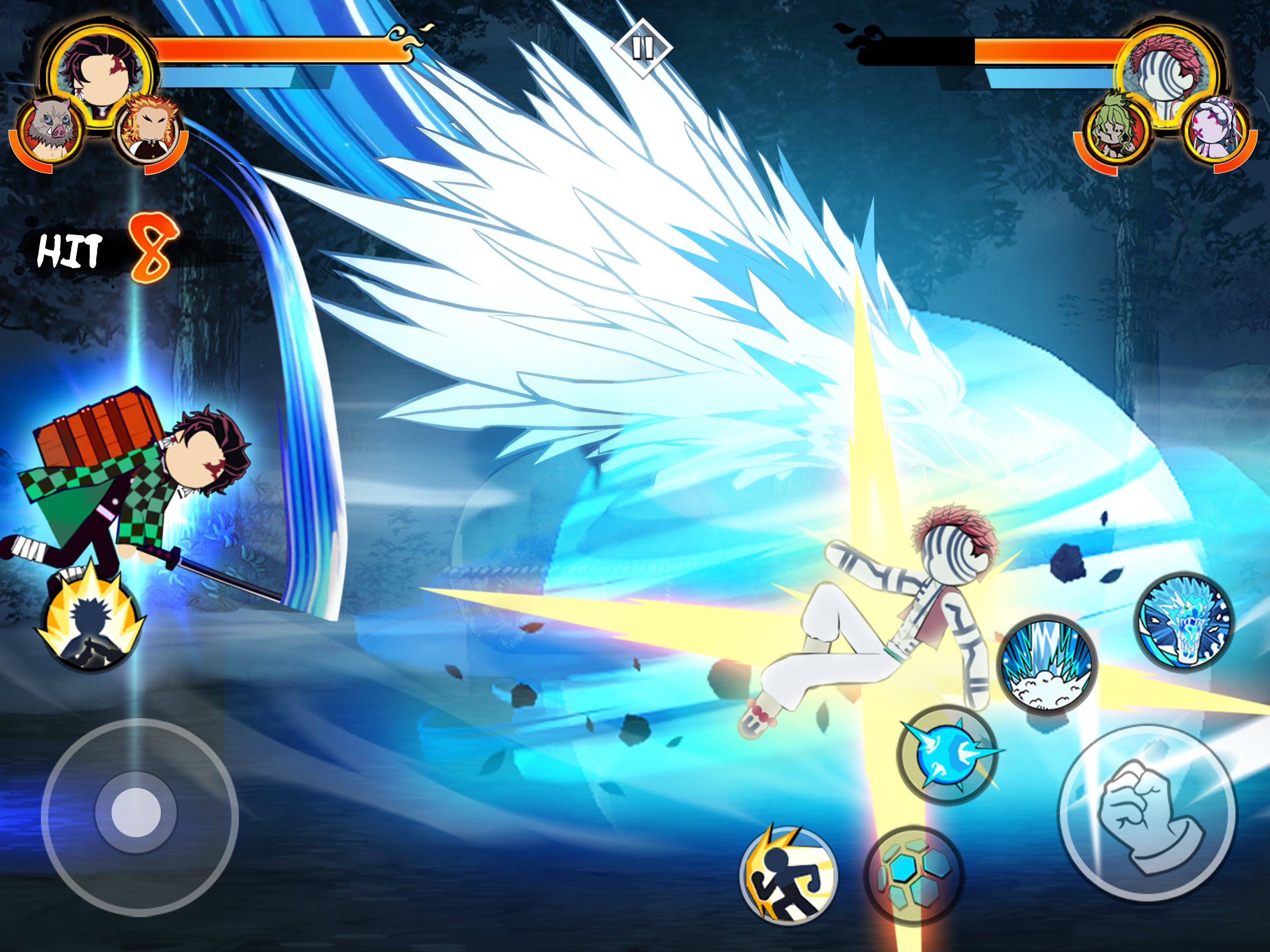This screenshot has height=952, width=1270.
Task: Click the virtual joystick thumb knob
Action: coord(136,813)
